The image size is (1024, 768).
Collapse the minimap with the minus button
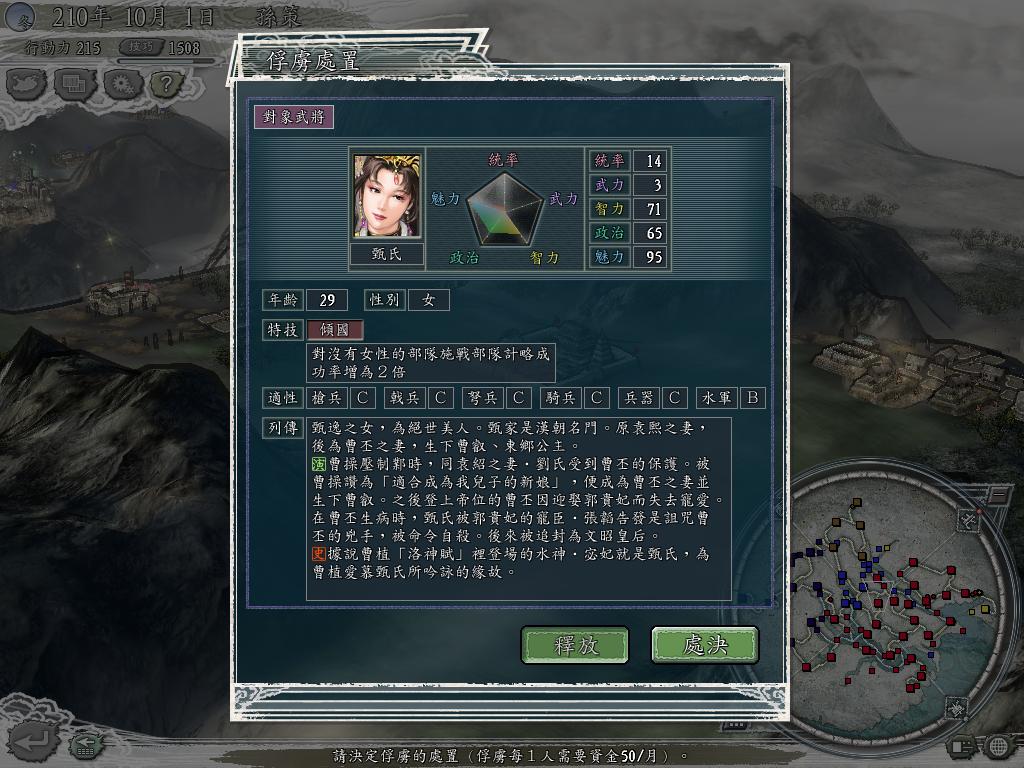[998, 495]
